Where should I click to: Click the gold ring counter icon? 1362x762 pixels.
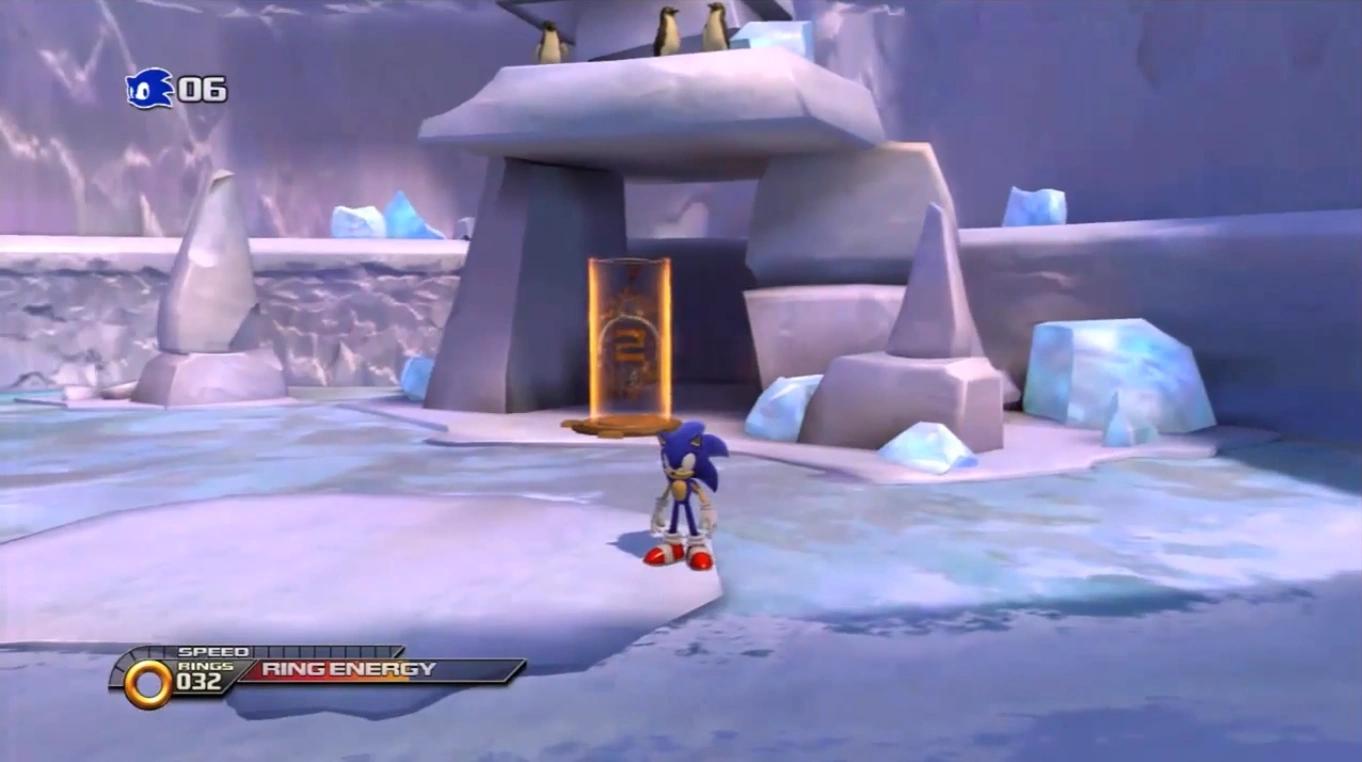coord(148,683)
